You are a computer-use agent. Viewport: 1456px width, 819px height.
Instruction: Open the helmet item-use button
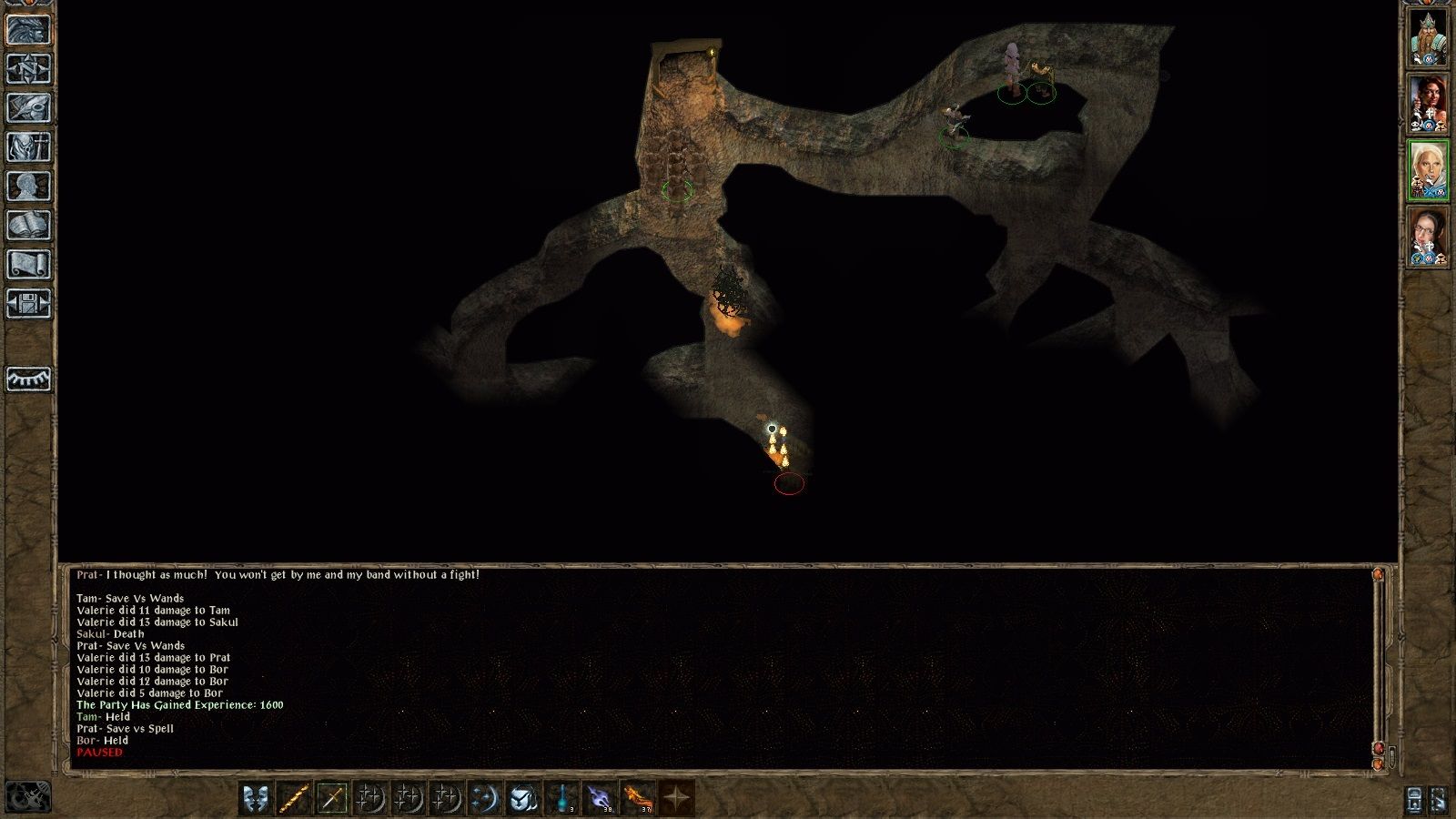[523, 798]
